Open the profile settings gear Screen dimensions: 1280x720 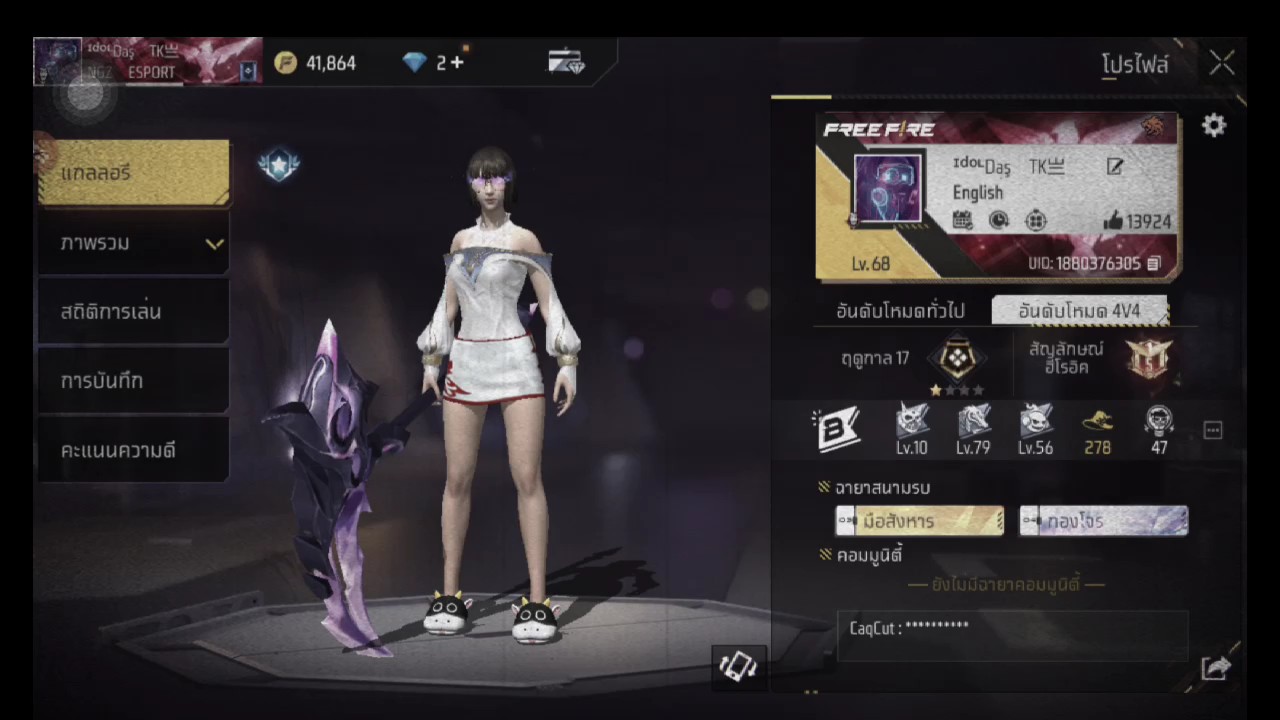click(1213, 125)
